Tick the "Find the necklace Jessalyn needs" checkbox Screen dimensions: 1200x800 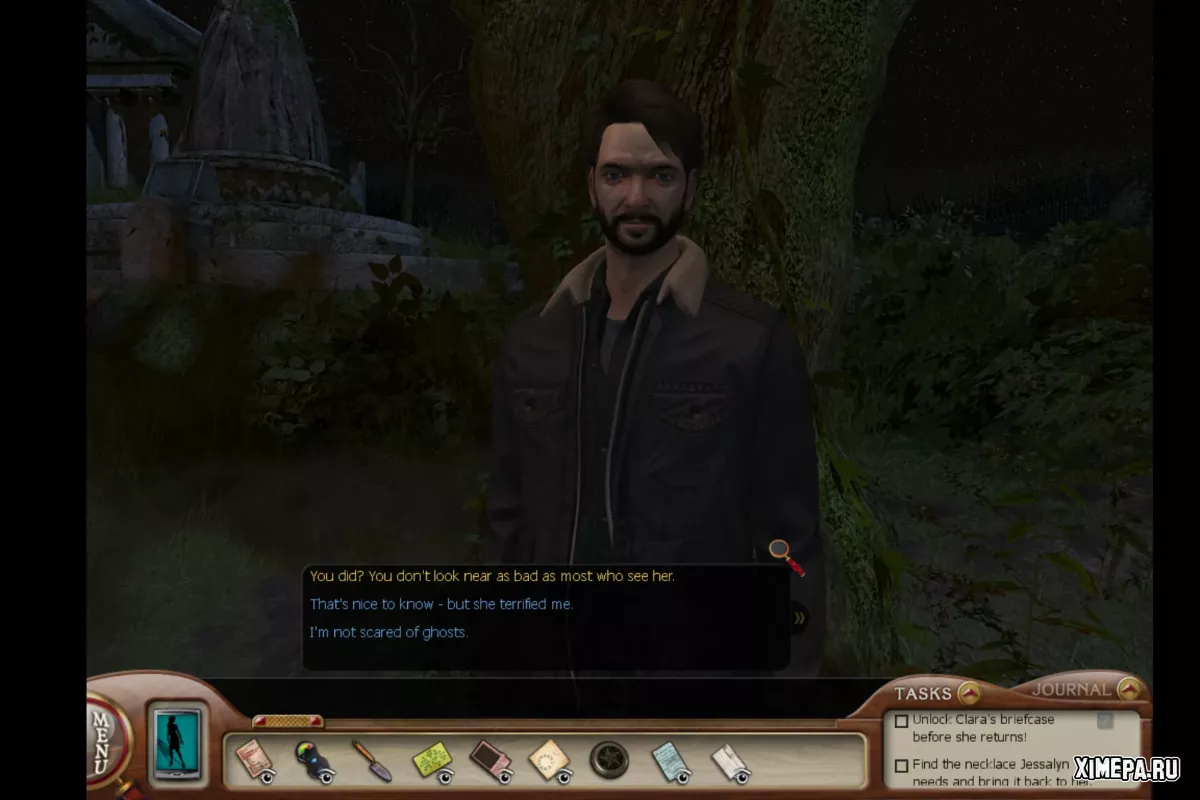tap(901, 766)
